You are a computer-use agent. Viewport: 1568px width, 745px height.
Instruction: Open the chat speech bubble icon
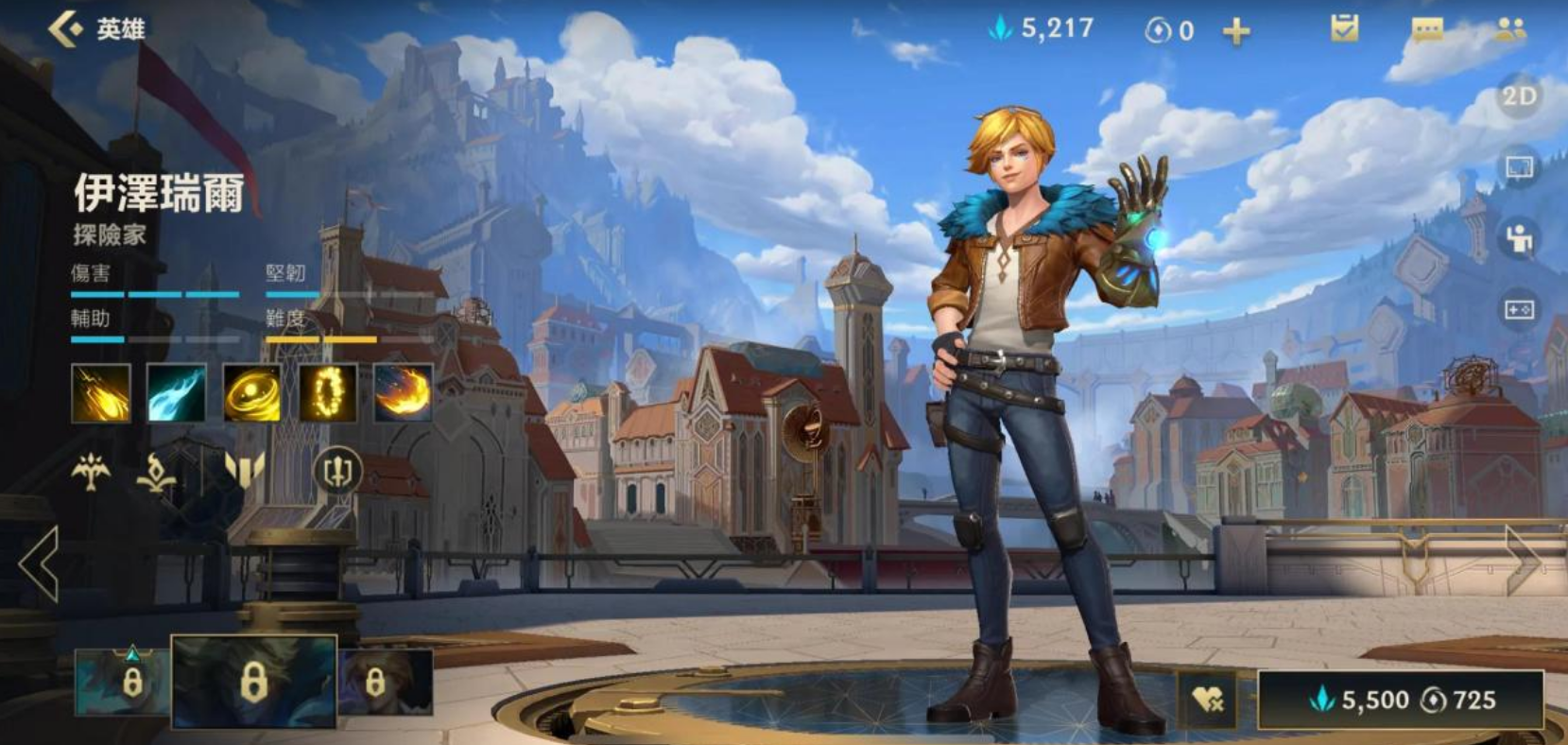[x=1426, y=30]
